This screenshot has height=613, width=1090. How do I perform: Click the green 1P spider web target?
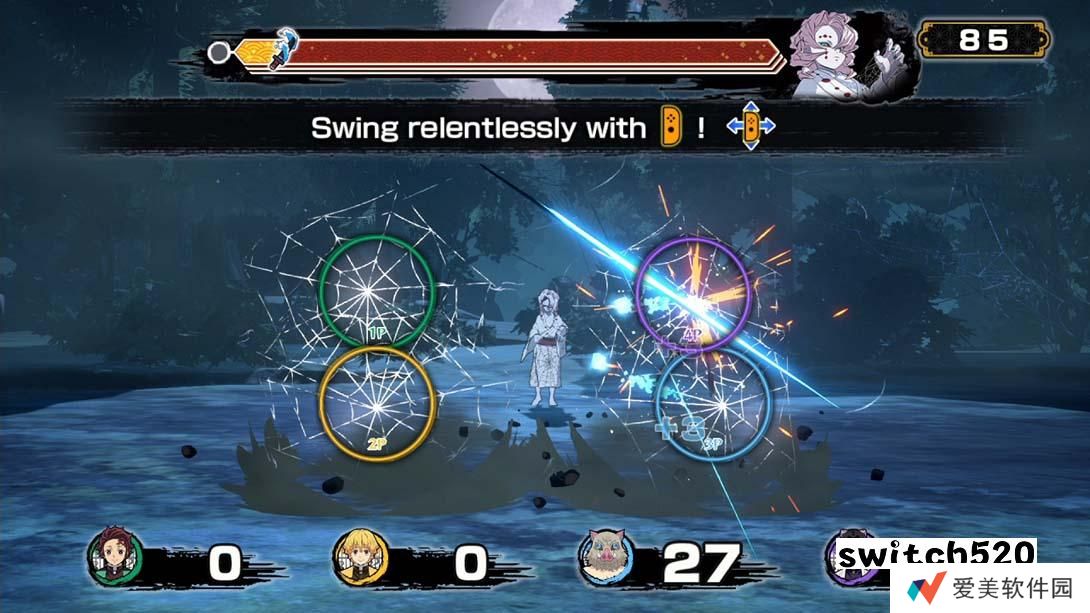[377, 291]
